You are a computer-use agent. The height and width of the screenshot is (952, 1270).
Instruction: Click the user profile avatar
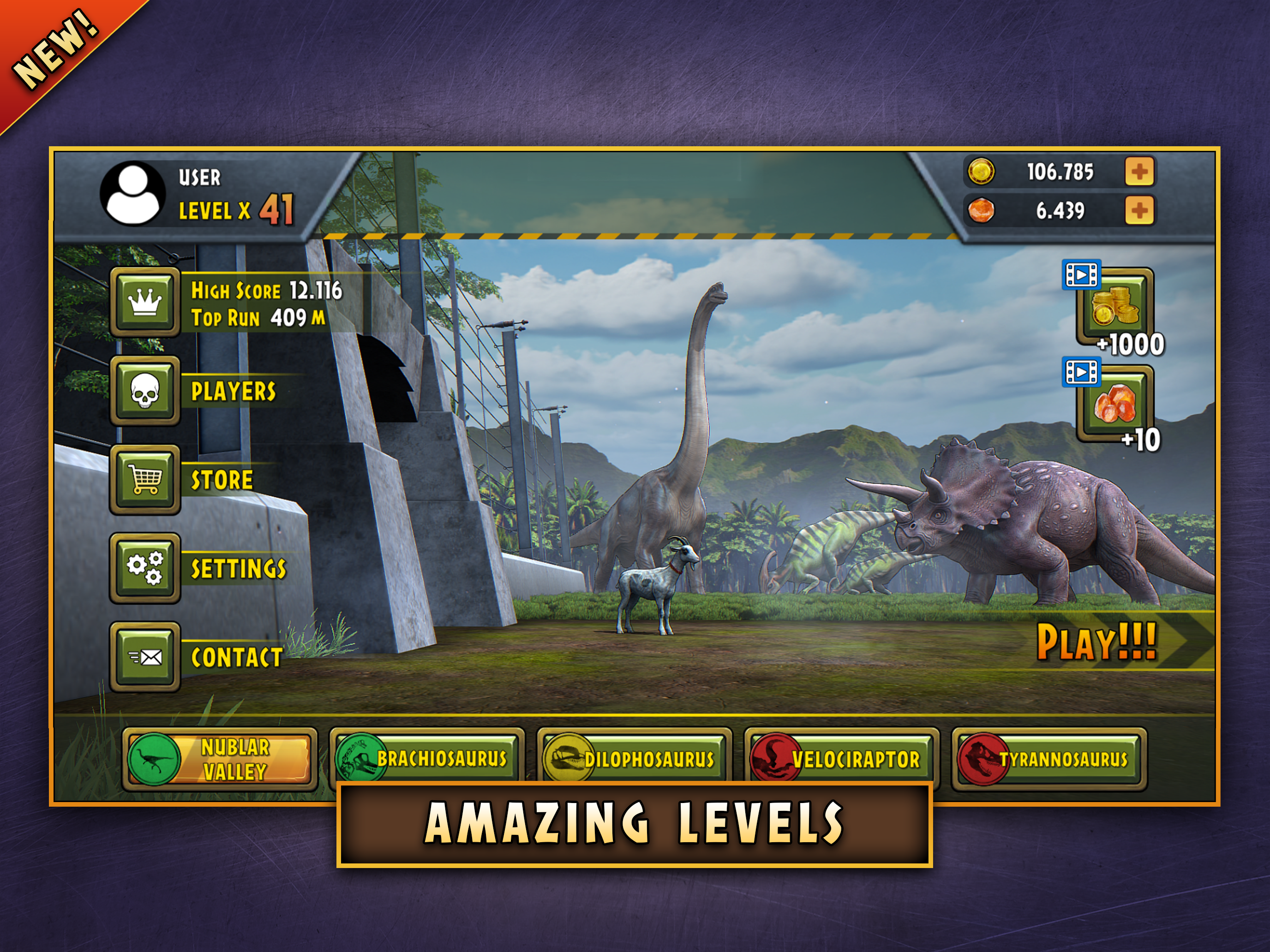(x=132, y=193)
